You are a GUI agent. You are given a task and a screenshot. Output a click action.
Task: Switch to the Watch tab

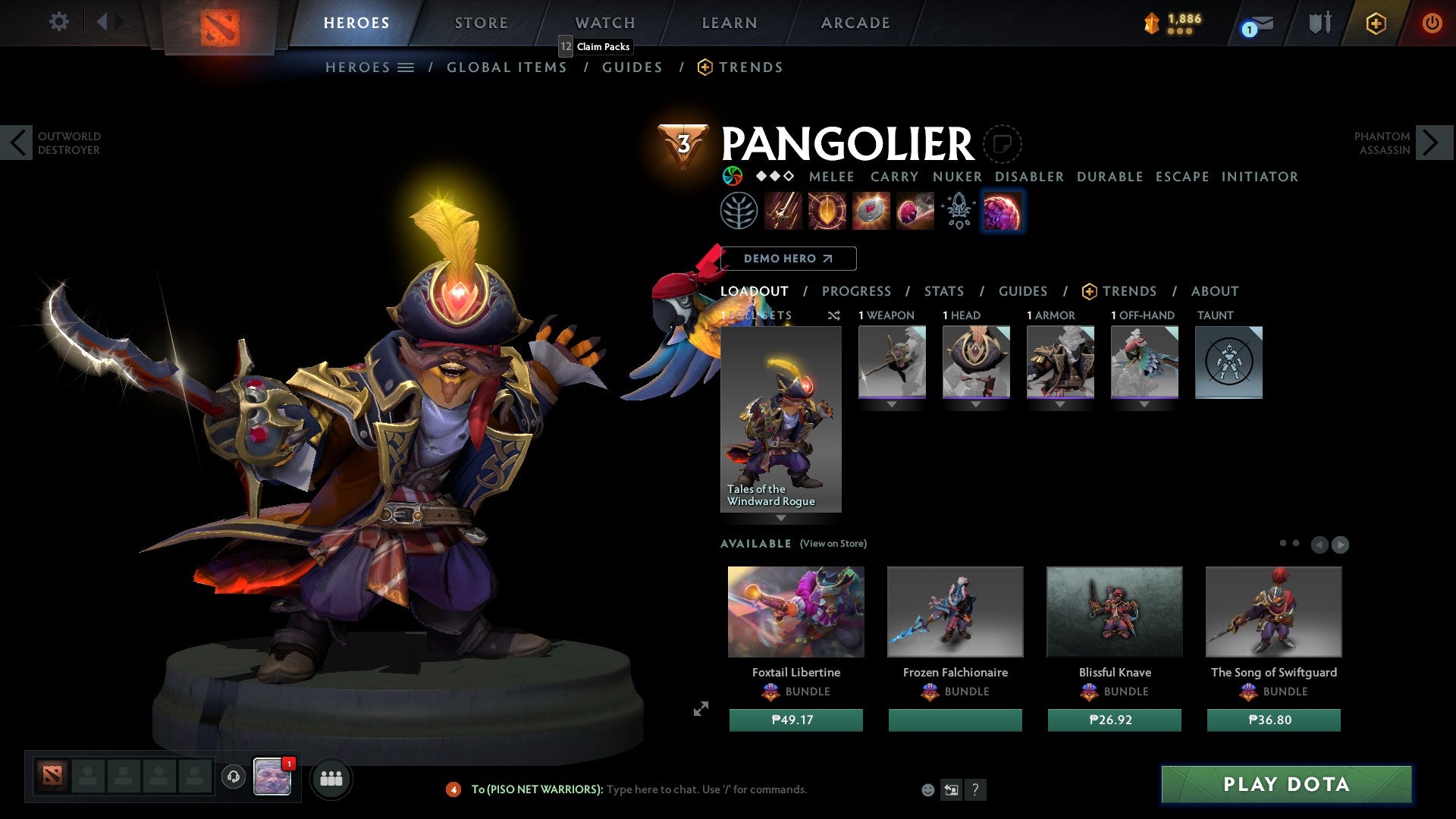604,23
